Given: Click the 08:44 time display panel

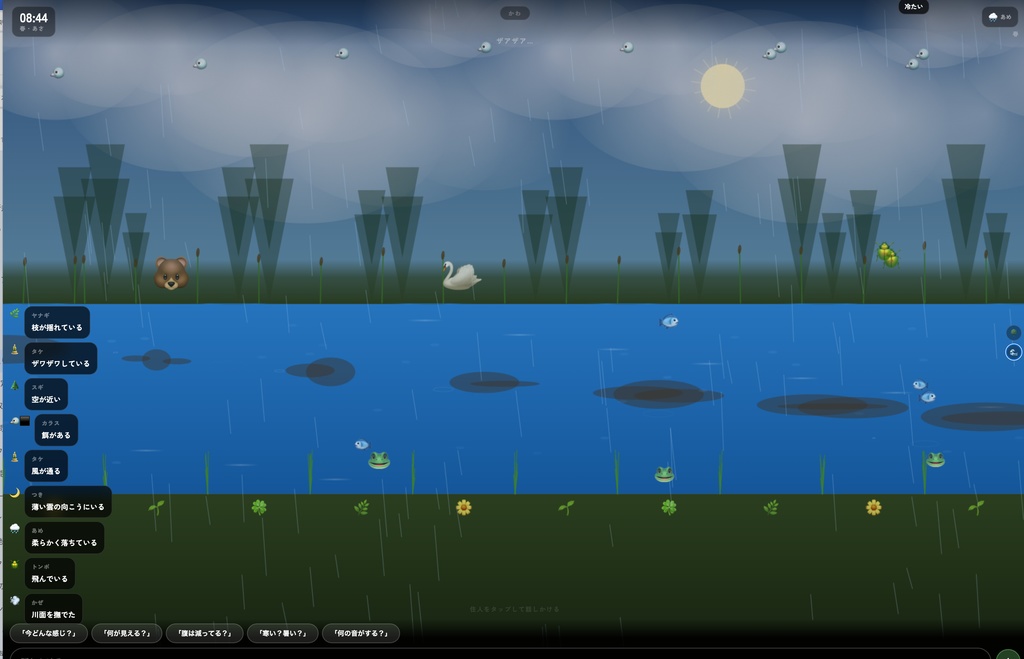Looking at the screenshot, I should (34, 21).
